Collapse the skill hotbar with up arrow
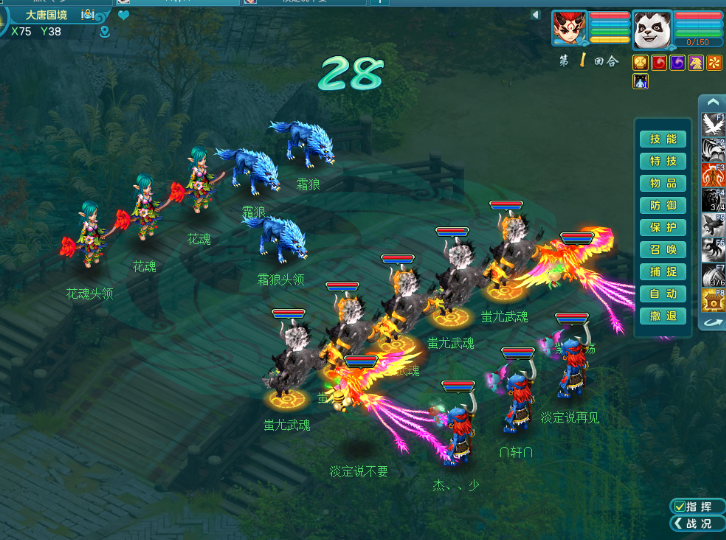 (712, 102)
